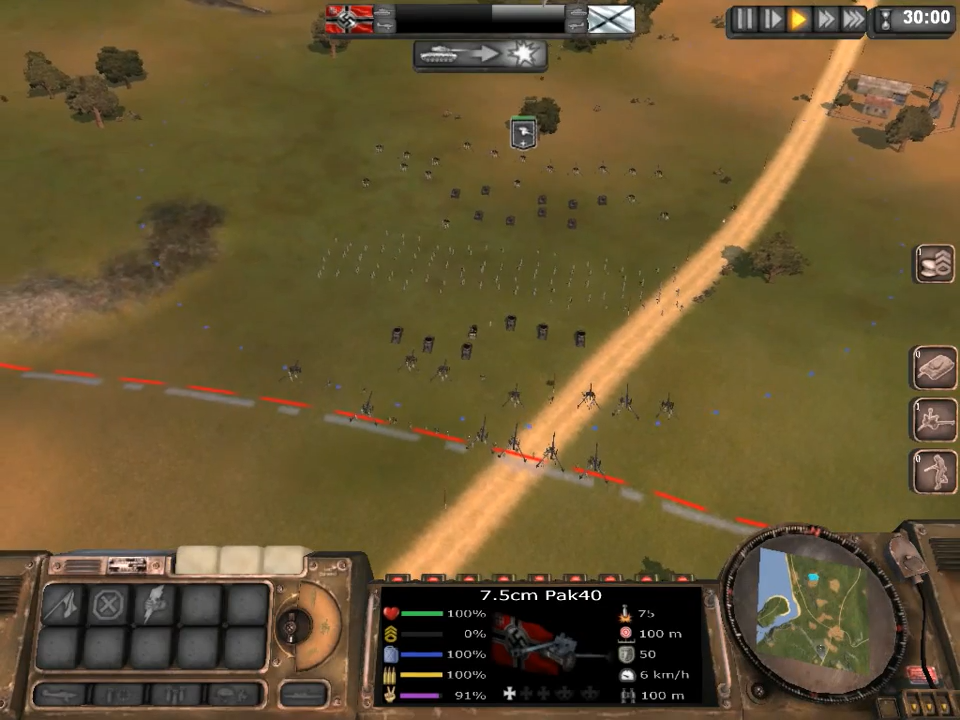Select the unit flag marker above the formation
Viewport: 960px width, 720px height.
(x=523, y=133)
